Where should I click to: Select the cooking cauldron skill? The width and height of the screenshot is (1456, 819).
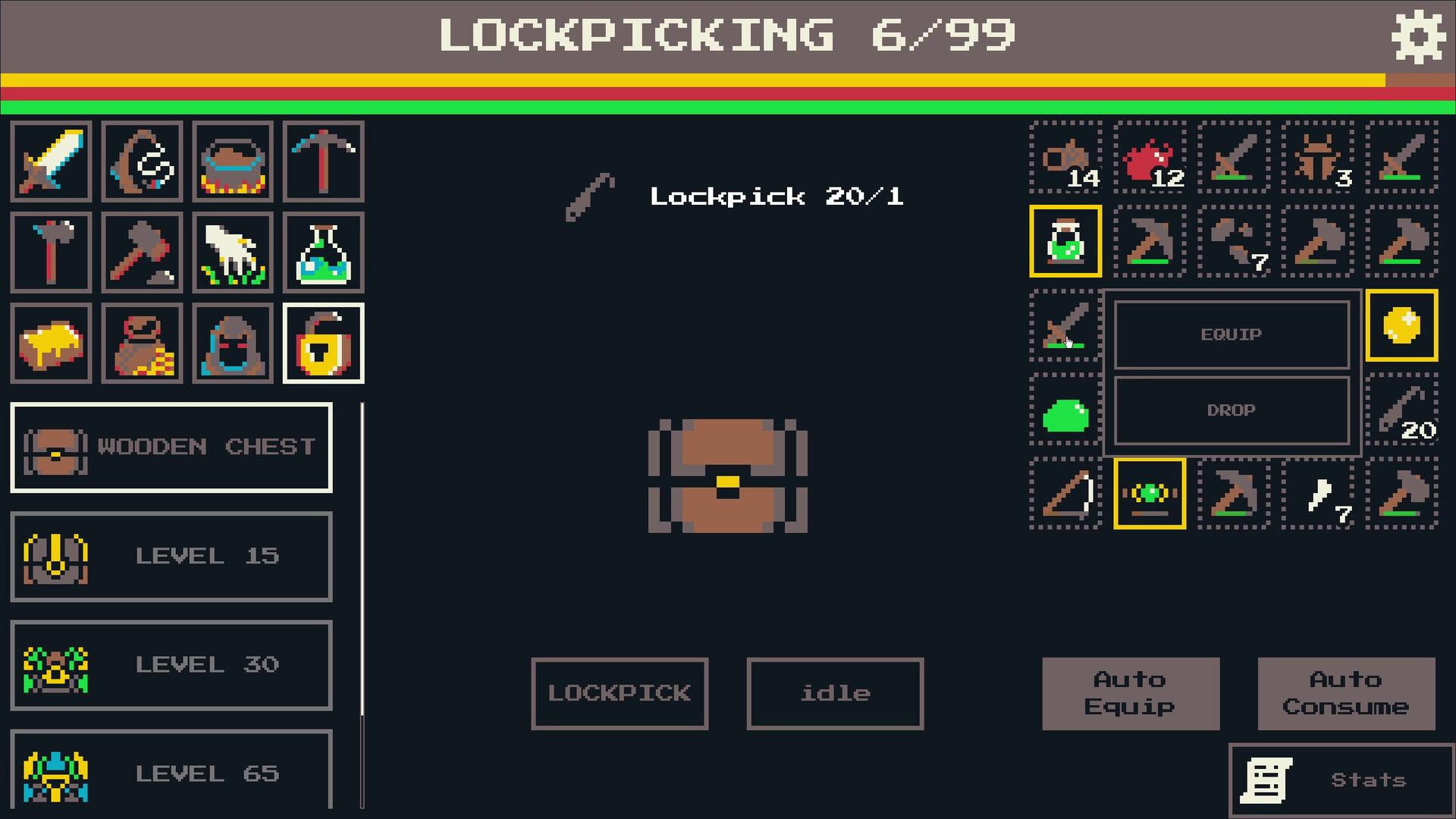coord(232,161)
